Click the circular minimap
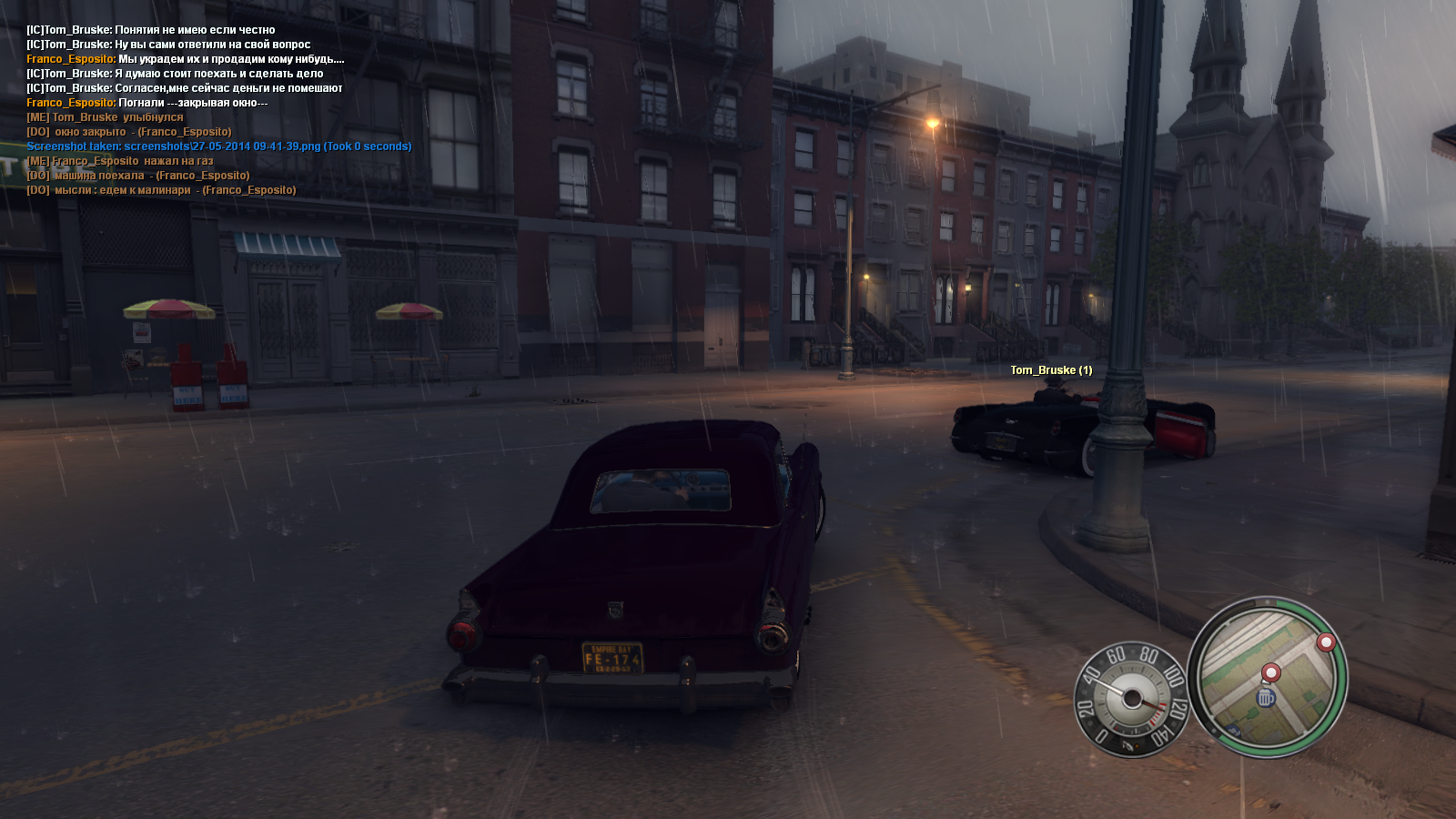 1268,677
